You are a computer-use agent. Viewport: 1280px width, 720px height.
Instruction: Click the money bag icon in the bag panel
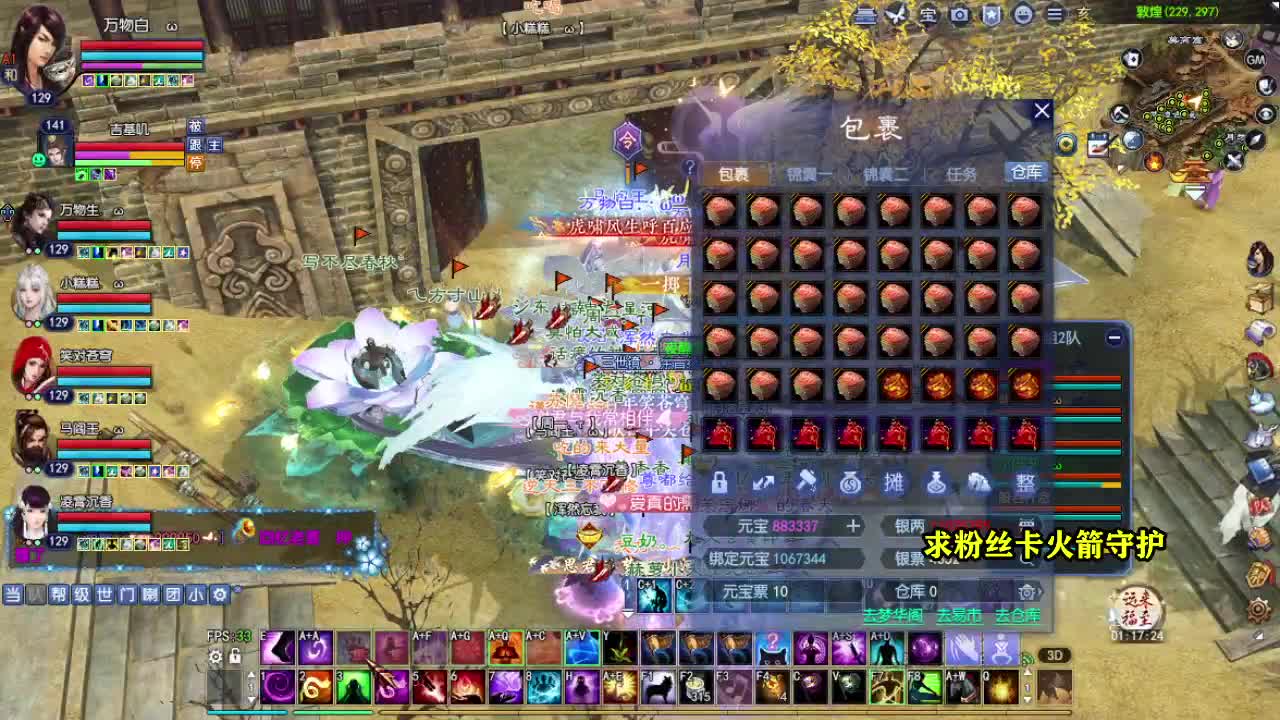click(x=849, y=484)
